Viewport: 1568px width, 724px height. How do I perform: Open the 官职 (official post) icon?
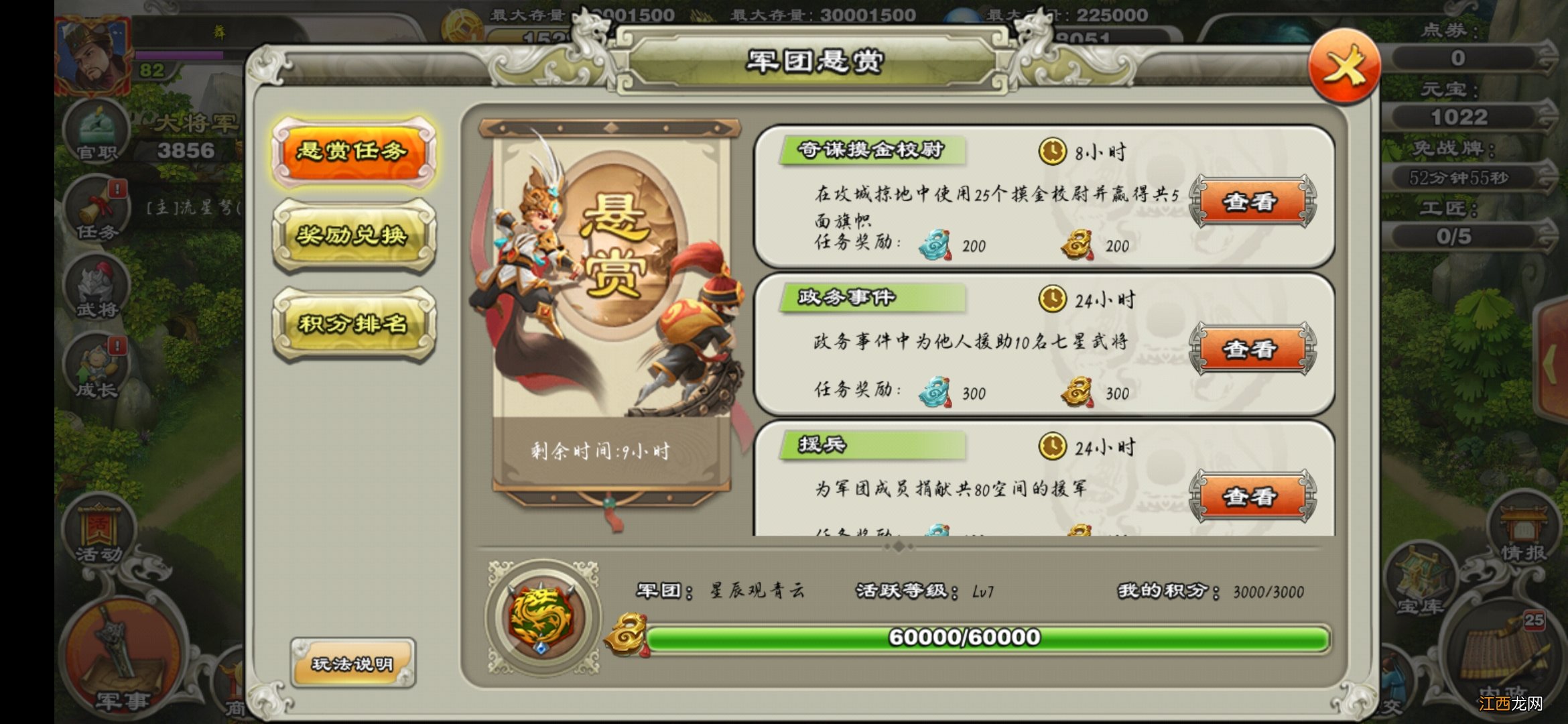[x=96, y=134]
